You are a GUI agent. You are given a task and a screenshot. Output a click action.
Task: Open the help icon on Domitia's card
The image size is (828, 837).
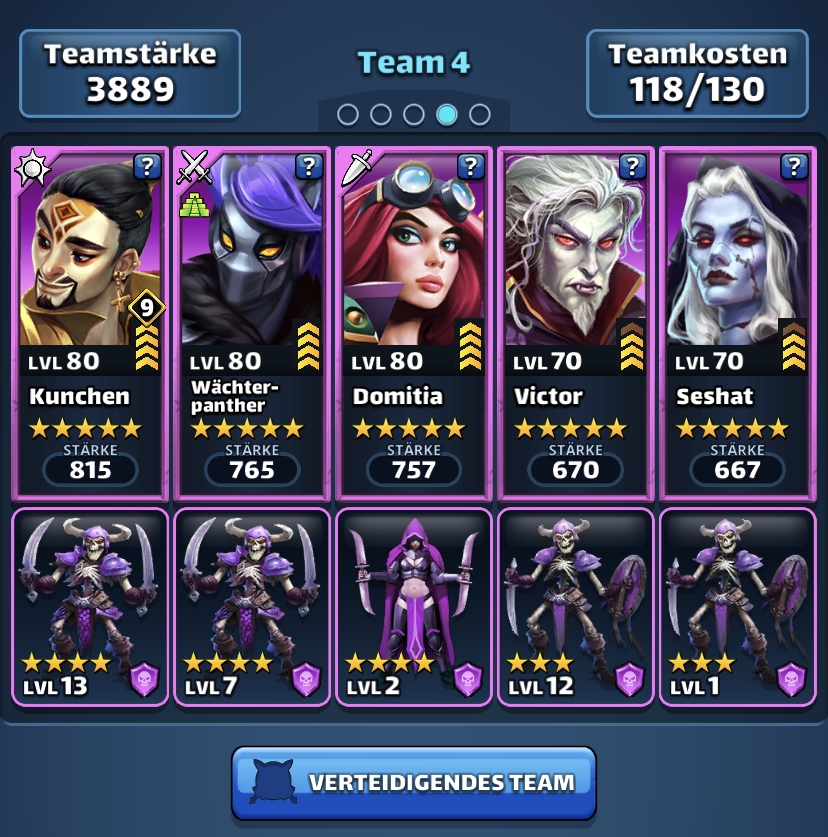(470, 166)
